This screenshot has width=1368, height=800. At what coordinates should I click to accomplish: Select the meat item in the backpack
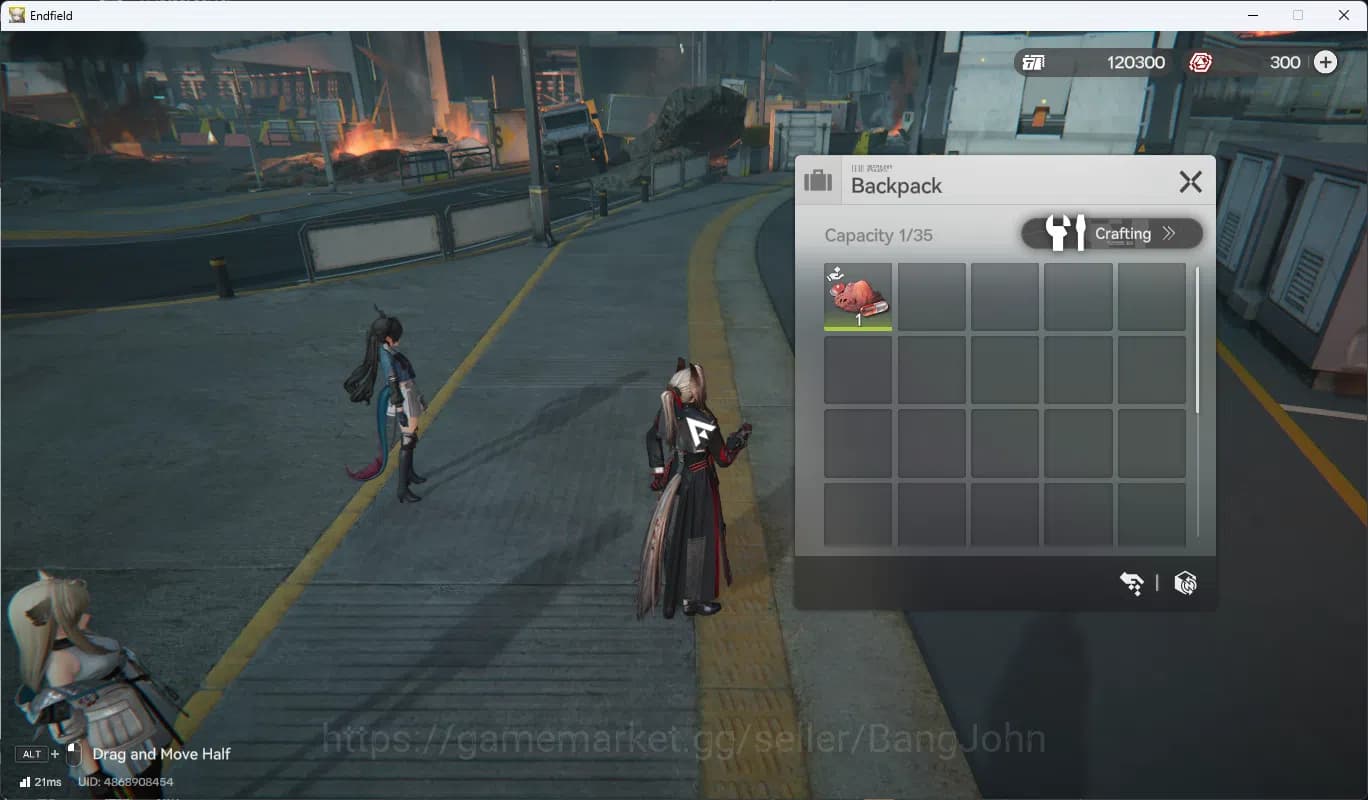[x=858, y=294]
